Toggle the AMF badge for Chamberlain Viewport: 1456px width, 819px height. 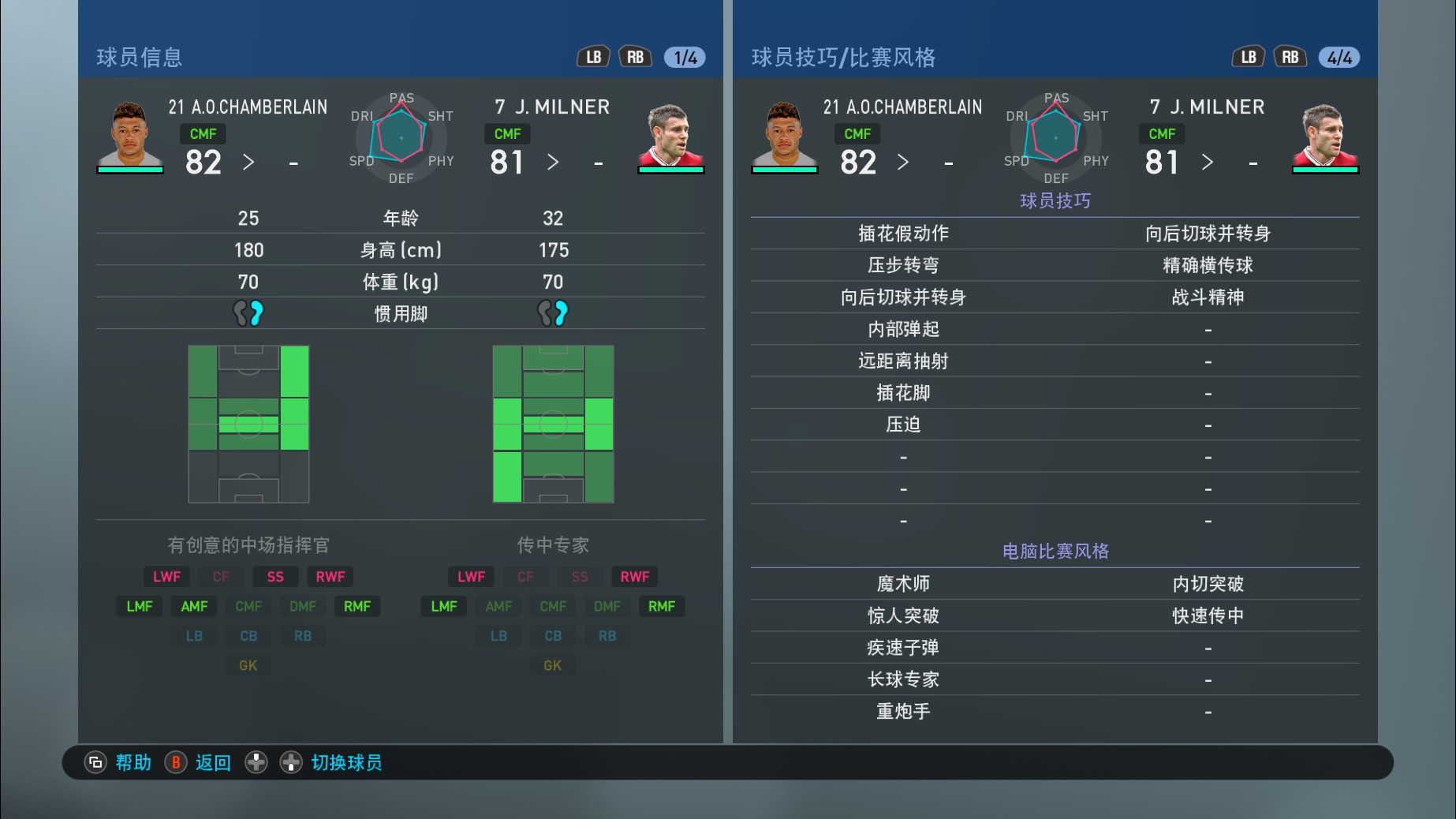coord(193,606)
